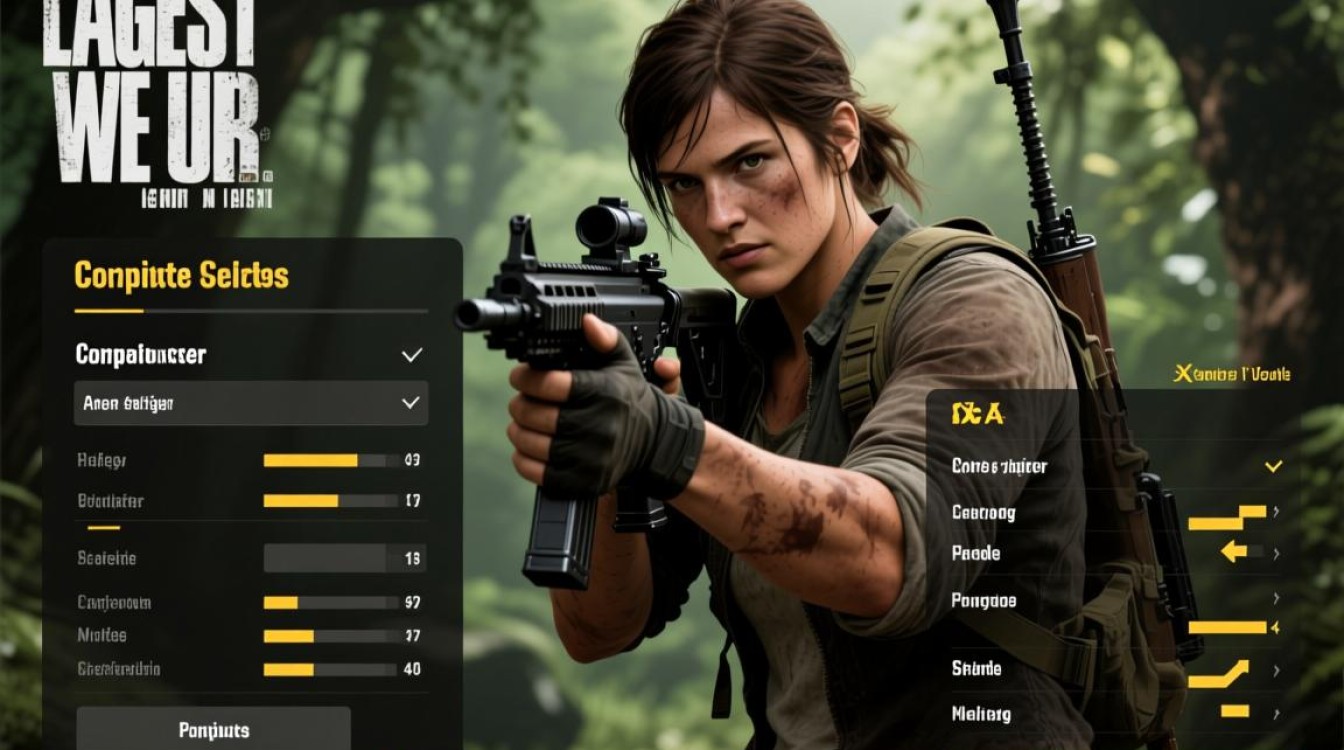Adjust the slider valued 17

(330, 501)
